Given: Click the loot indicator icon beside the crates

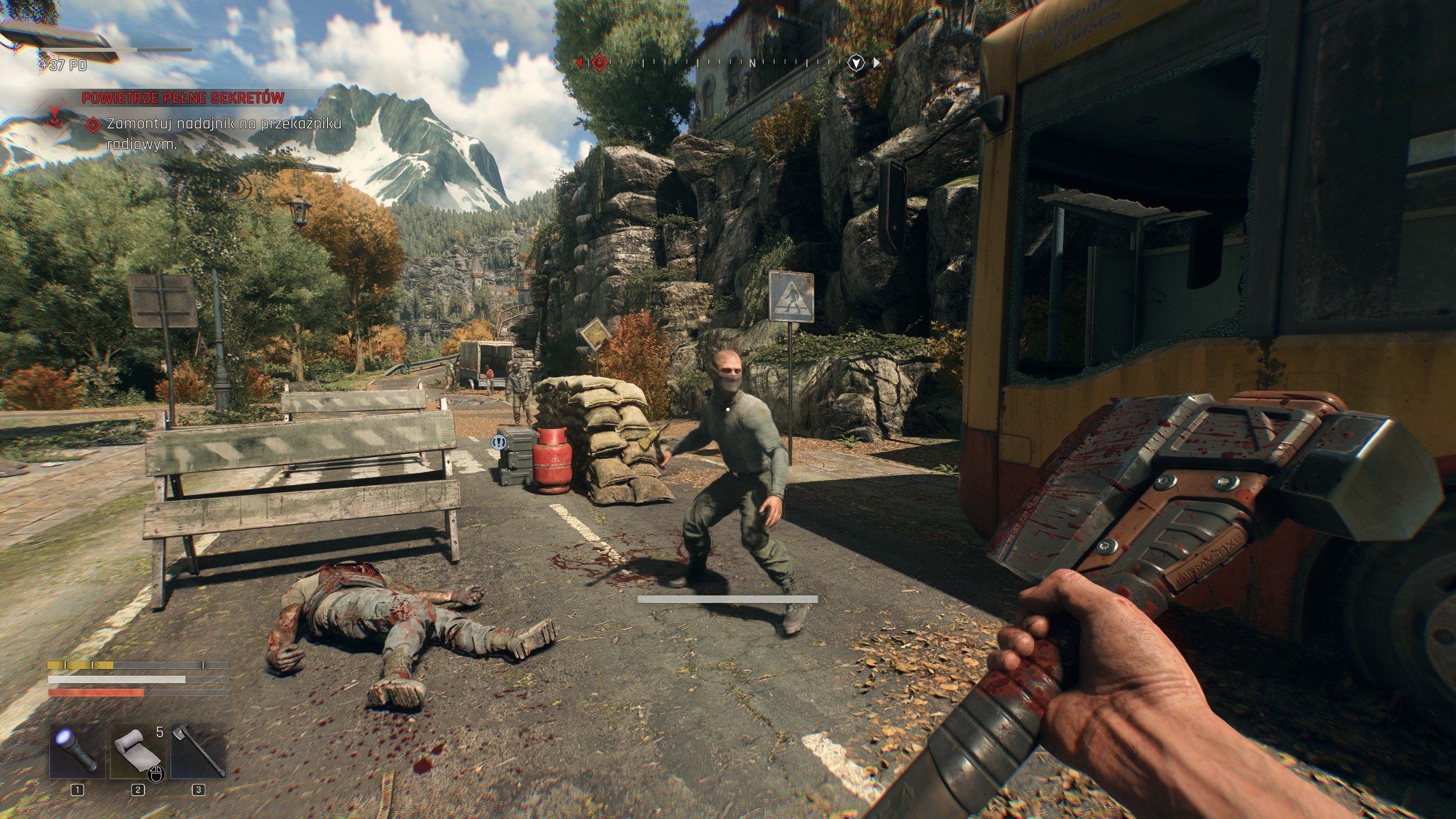Looking at the screenshot, I should coord(499,441).
